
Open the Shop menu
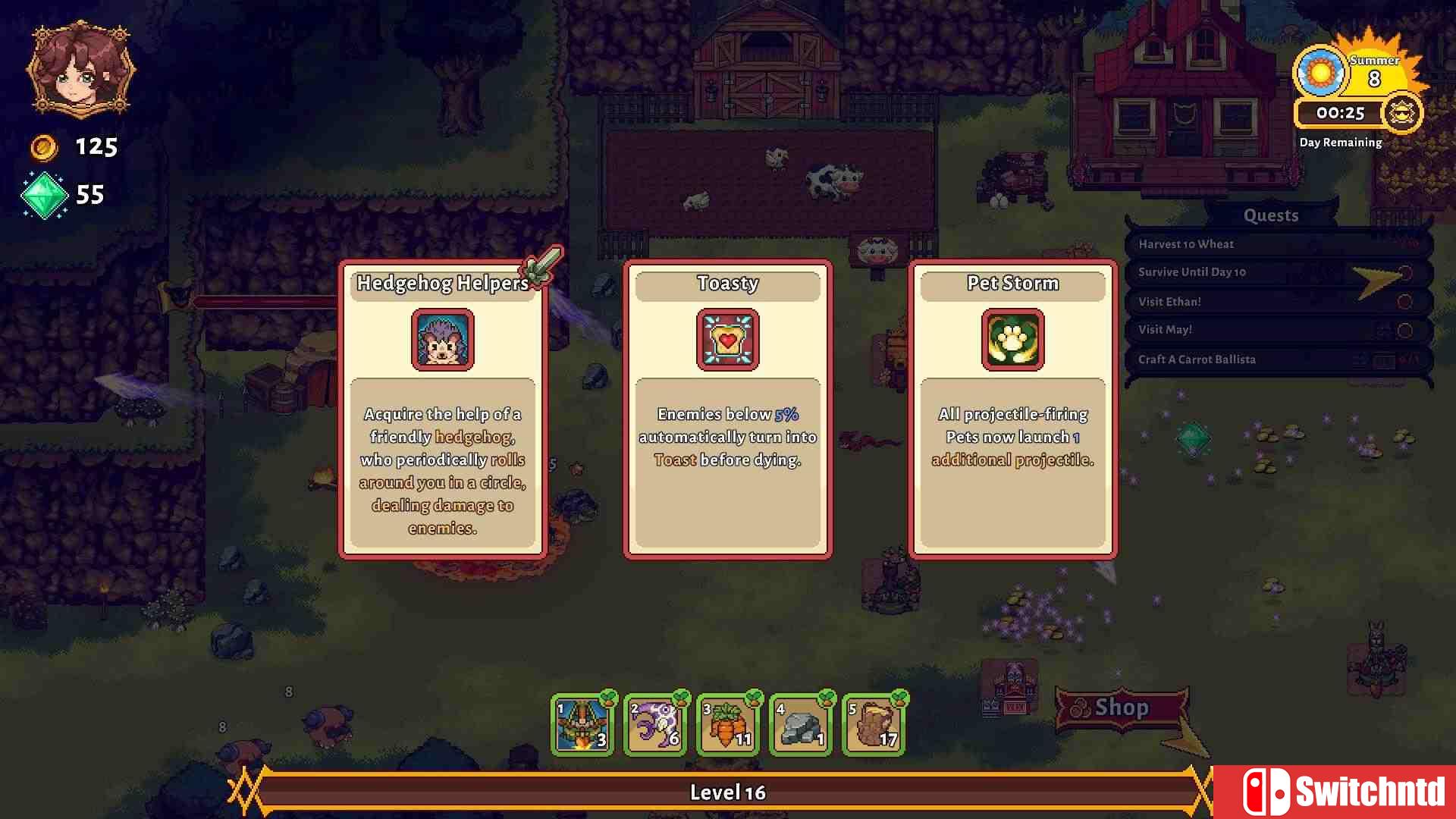coord(1121,708)
